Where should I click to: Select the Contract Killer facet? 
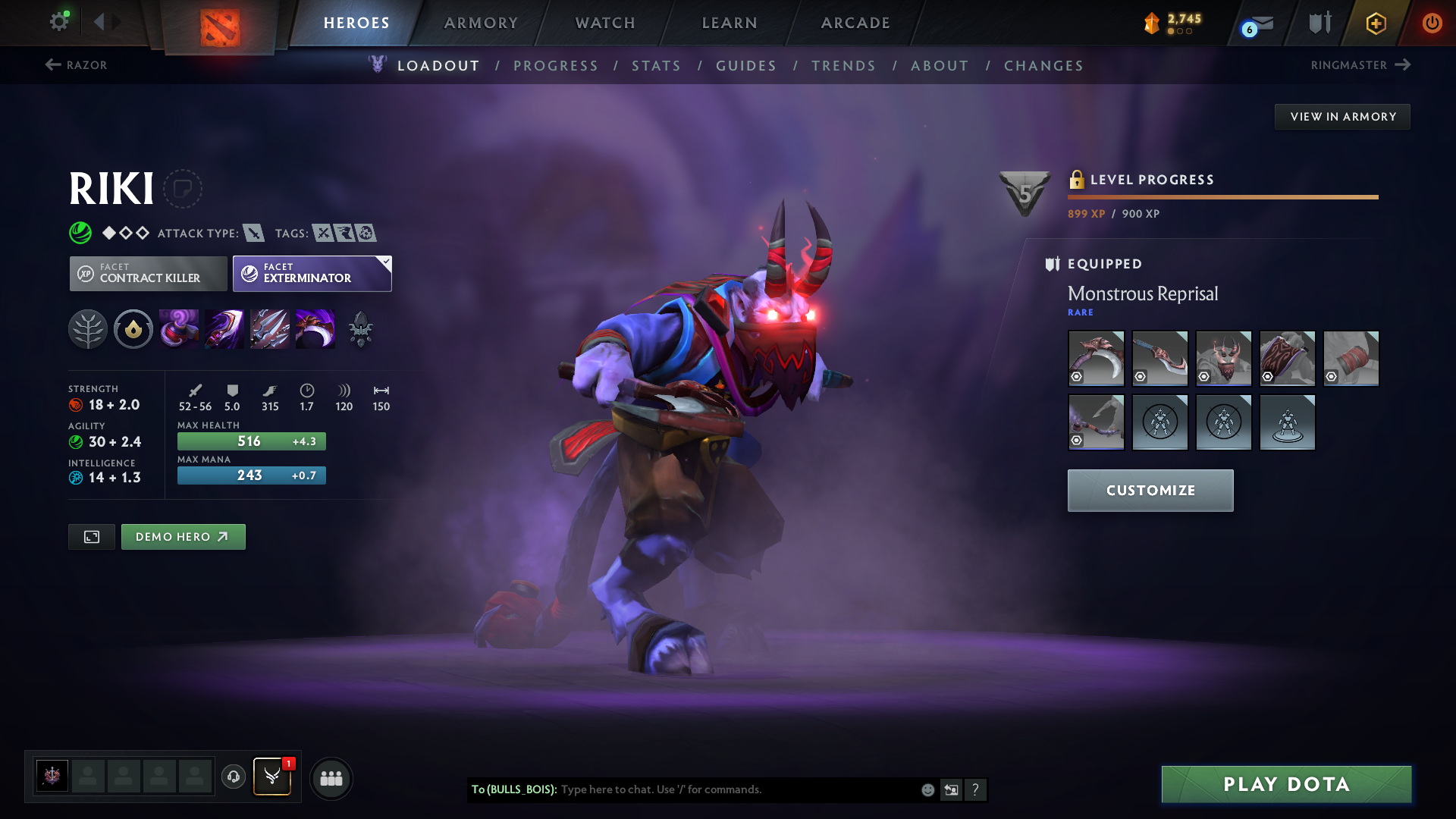149,274
